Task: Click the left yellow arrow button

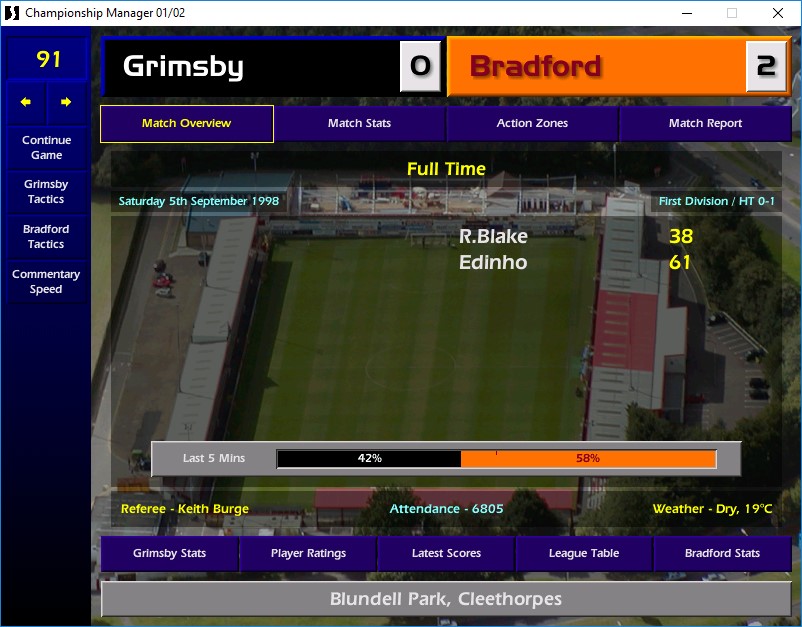Action: coord(27,102)
